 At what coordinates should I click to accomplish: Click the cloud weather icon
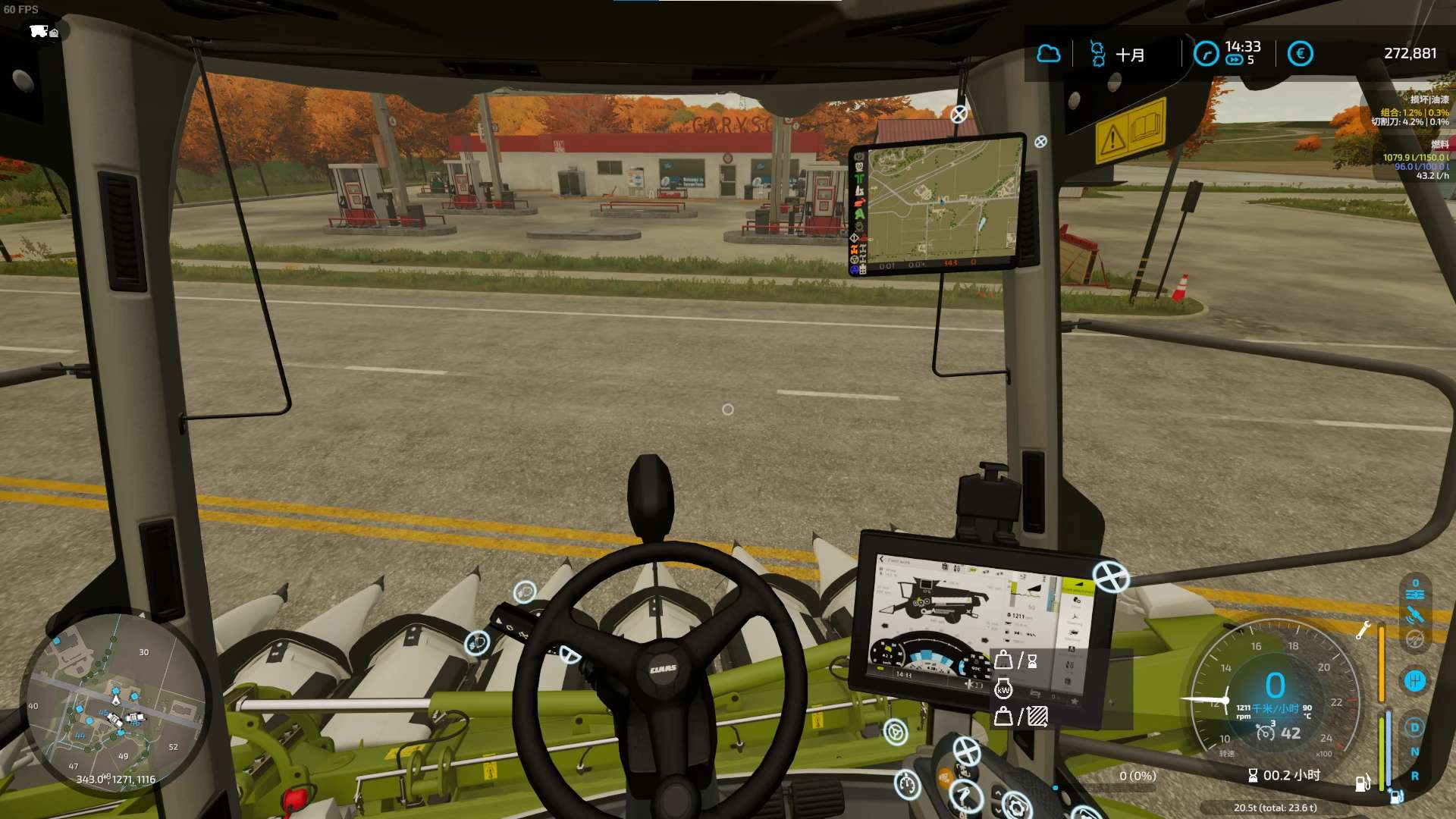coord(1049,54)
